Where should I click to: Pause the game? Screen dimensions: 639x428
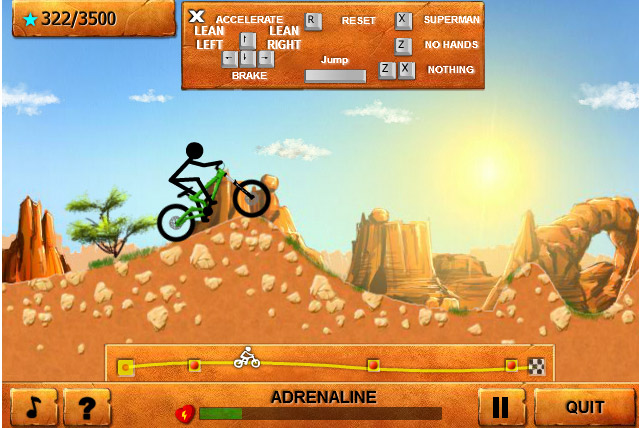point(502,407)
